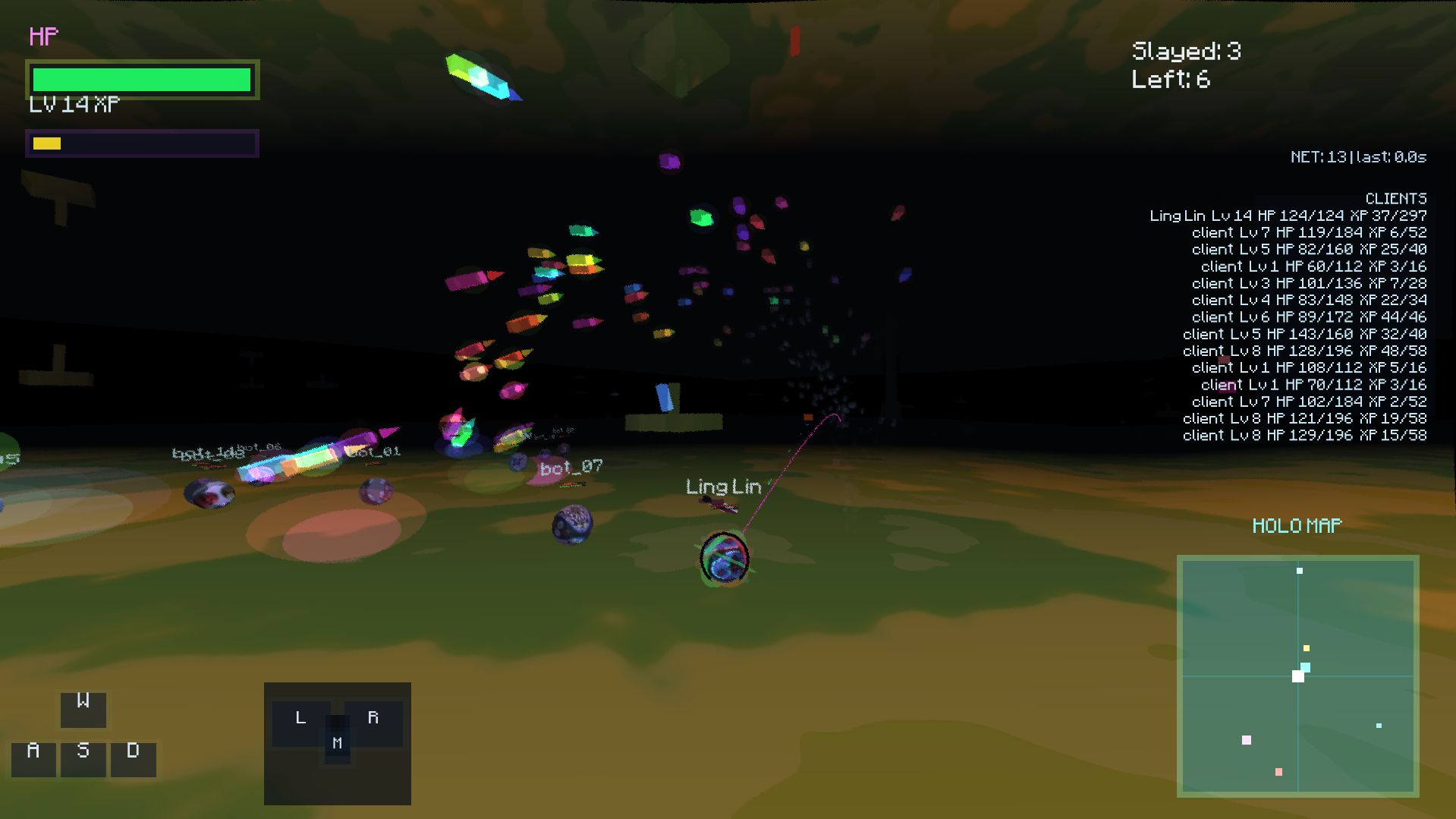Select the Left: 6 counter label
1456x819 pixels.
tap(1170, 79)
